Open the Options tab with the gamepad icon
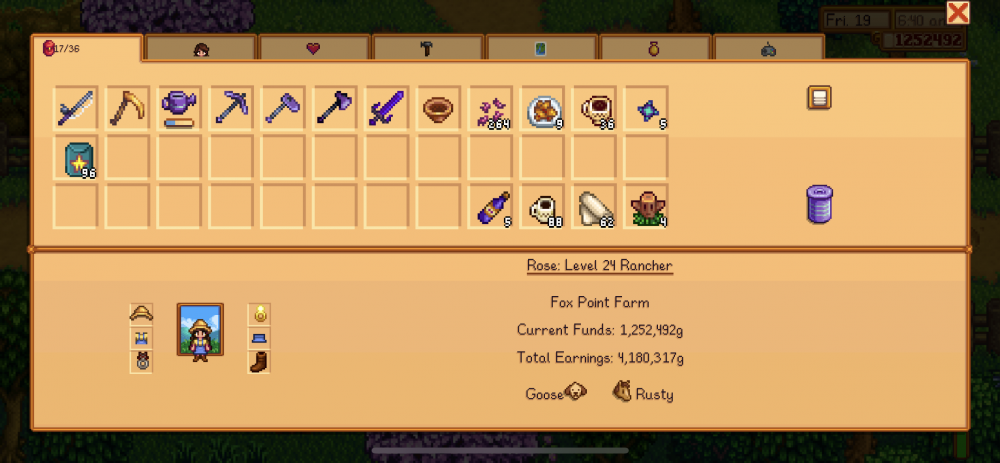The width and height of the screenshot is (1000, 463). coord(769,47)
